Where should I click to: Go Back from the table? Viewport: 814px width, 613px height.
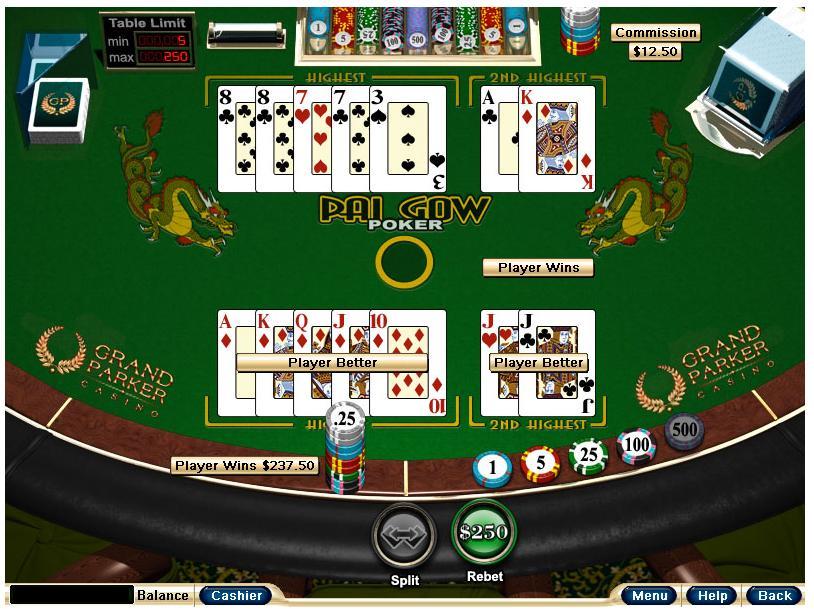pos(774,596)
